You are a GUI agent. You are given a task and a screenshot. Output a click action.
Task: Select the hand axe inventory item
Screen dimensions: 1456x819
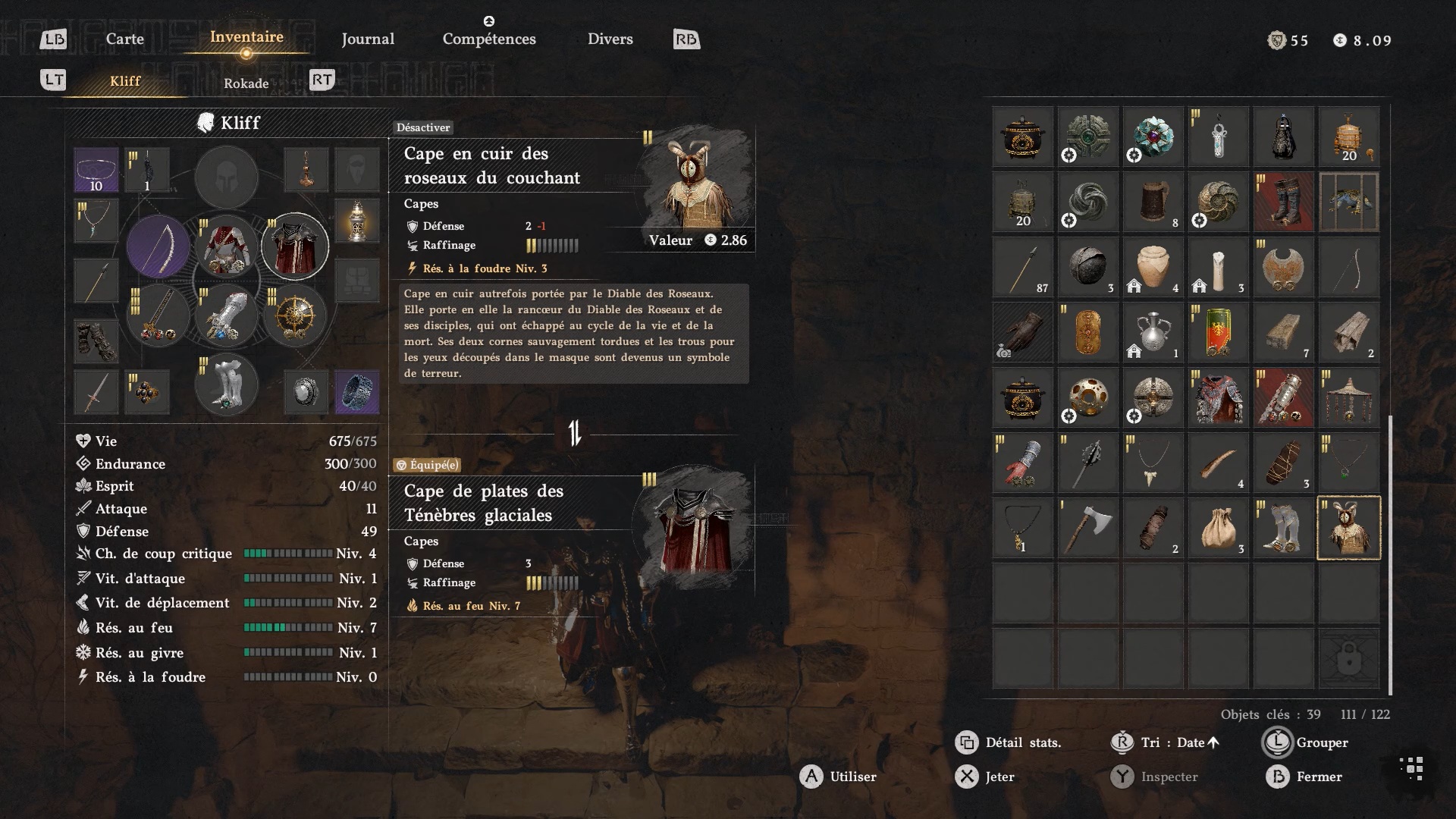(x=1087, y=529)
